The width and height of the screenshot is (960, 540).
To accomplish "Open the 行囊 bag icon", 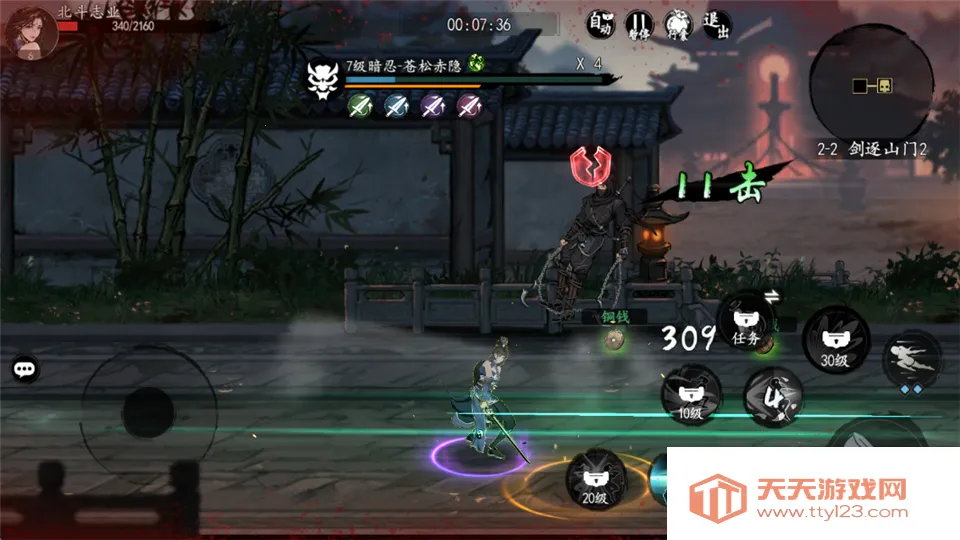I will (676, 24).
